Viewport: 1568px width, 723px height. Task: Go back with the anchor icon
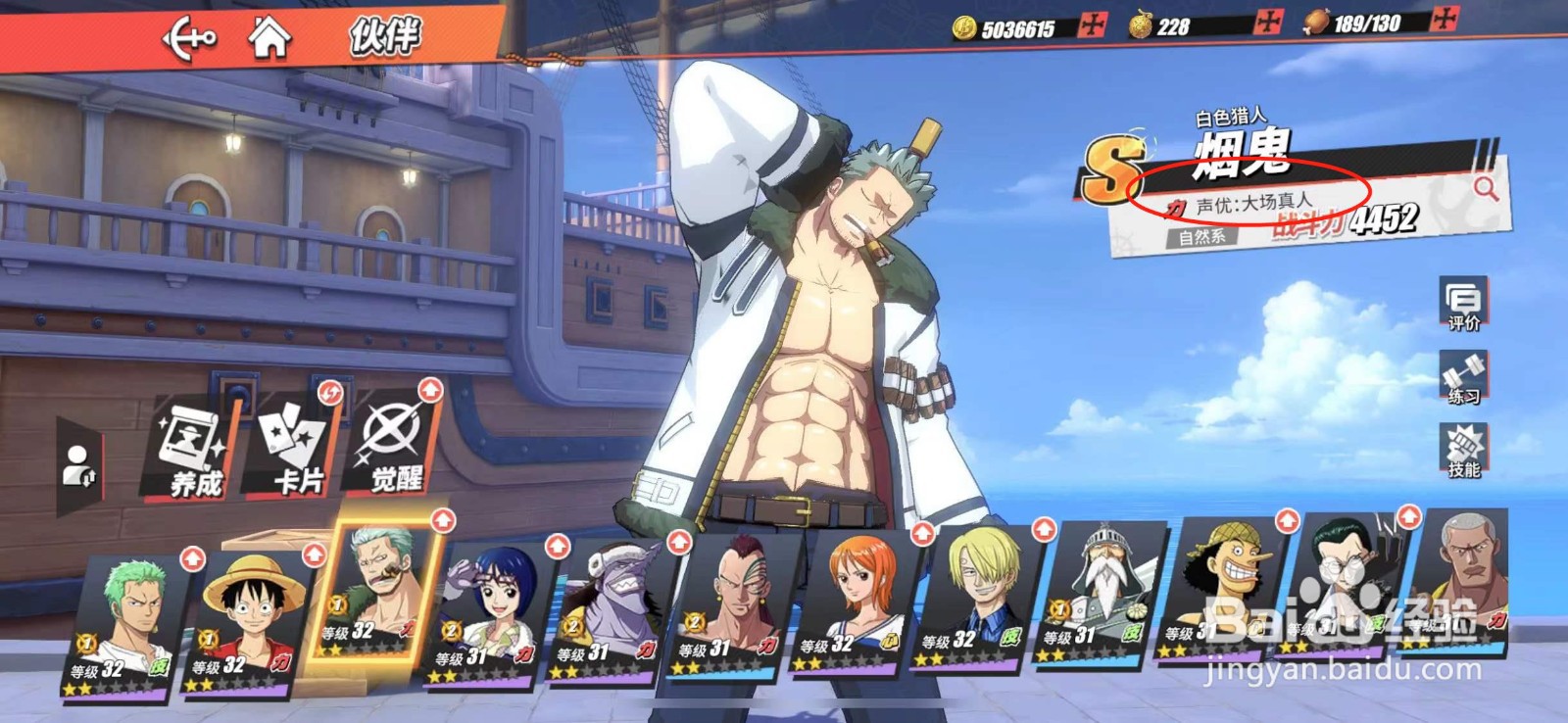pyautogui.click(x=188, y=38)
